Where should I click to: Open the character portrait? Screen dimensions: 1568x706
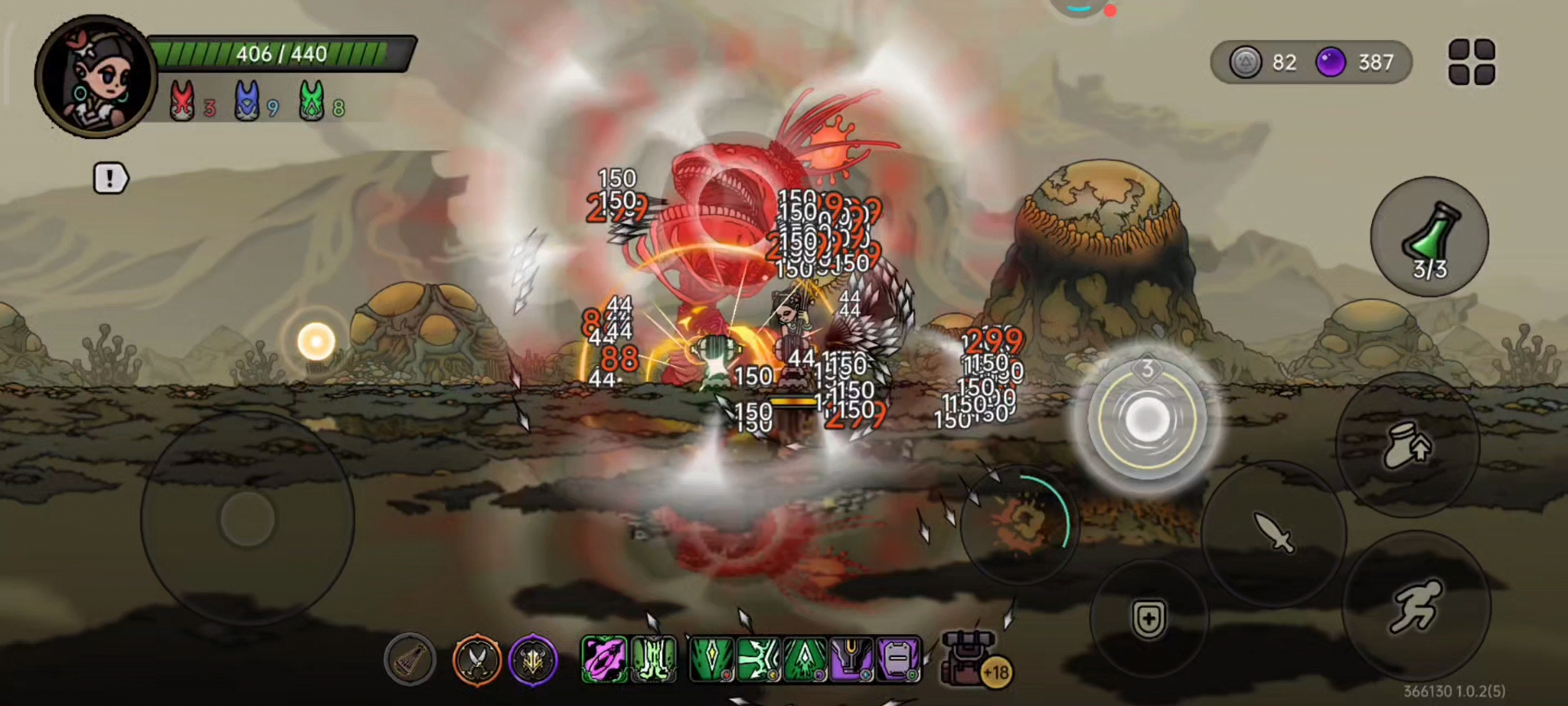point(96,78)
